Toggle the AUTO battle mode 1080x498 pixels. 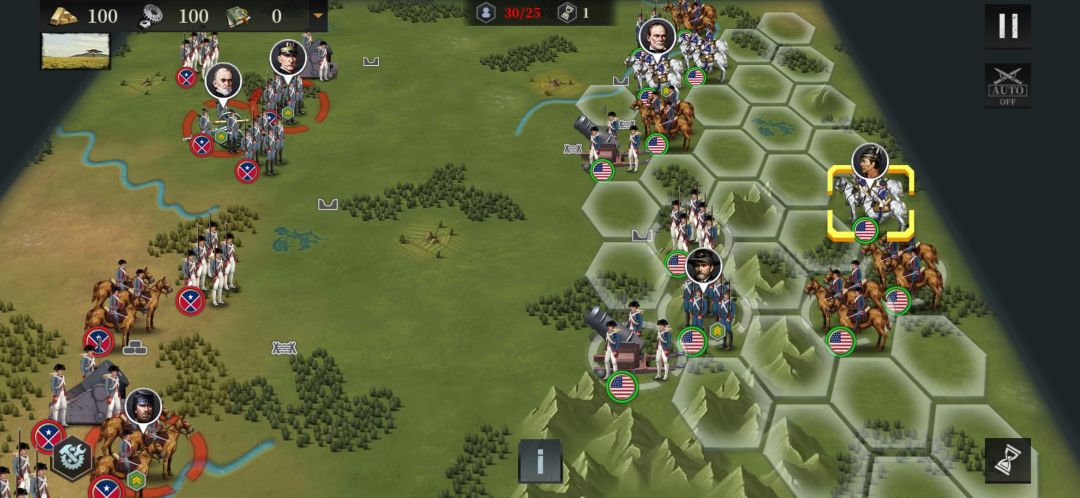(1007, 86)
